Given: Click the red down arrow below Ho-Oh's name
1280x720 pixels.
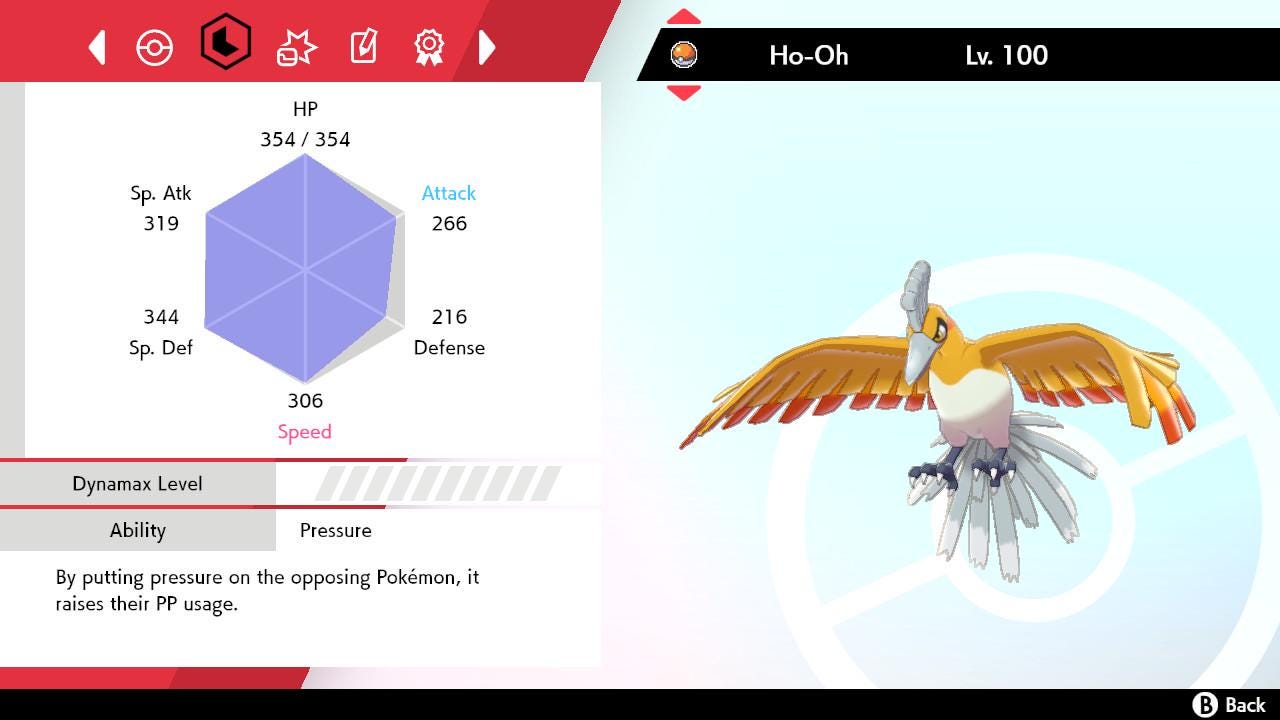Looking at the screenshot, I should point(683,93).
